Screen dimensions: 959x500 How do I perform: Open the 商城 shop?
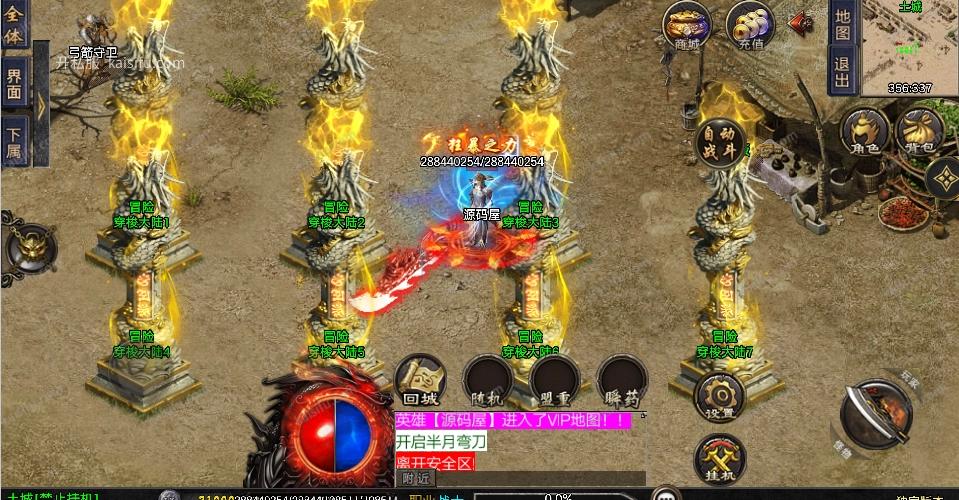click(687, 25)
